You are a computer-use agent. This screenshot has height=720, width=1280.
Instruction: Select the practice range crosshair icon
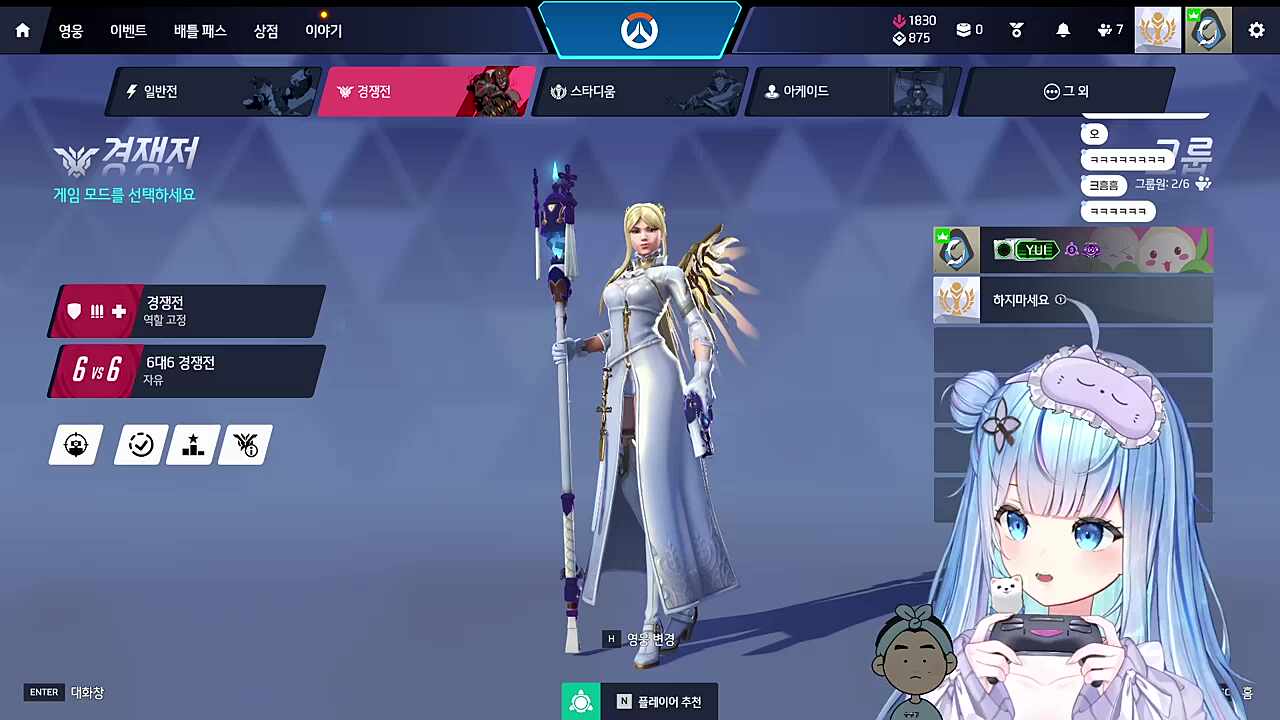coord(76,444)
